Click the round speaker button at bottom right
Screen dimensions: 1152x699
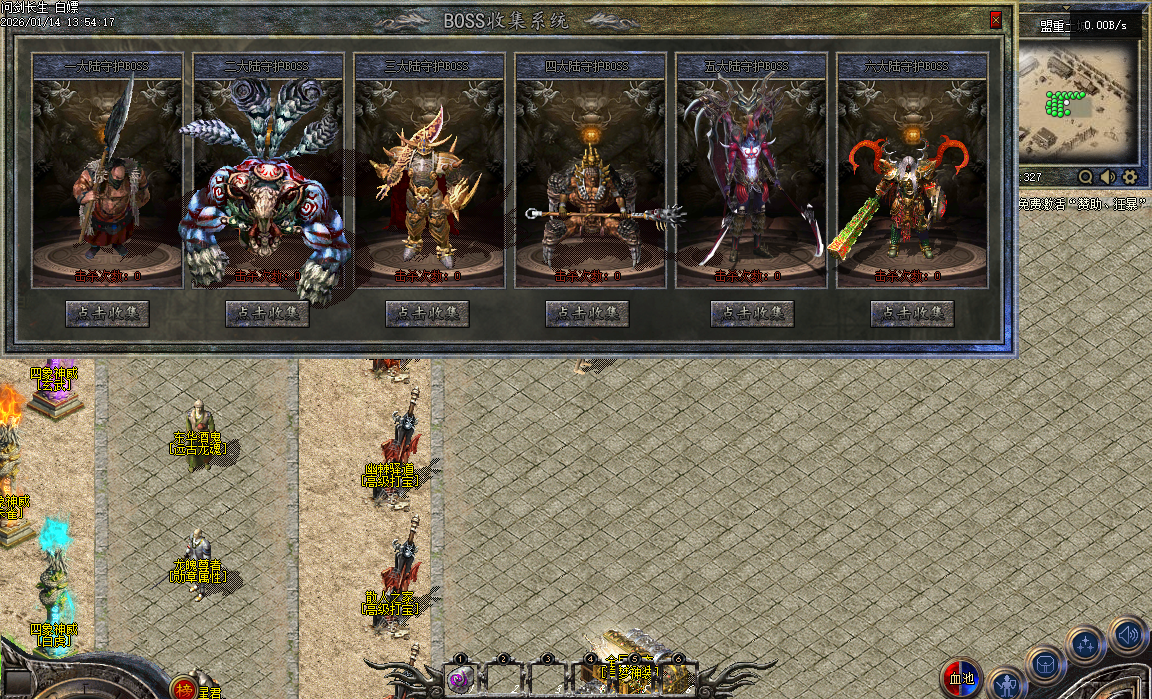pyautogui.click(x=1127, y=634)
